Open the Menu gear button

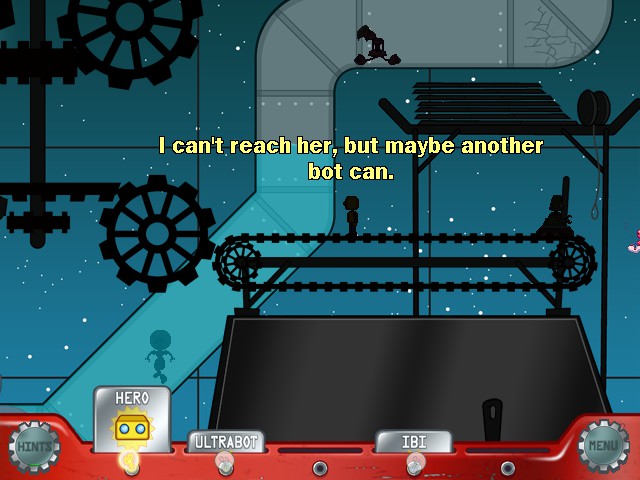tap(604, 446)
